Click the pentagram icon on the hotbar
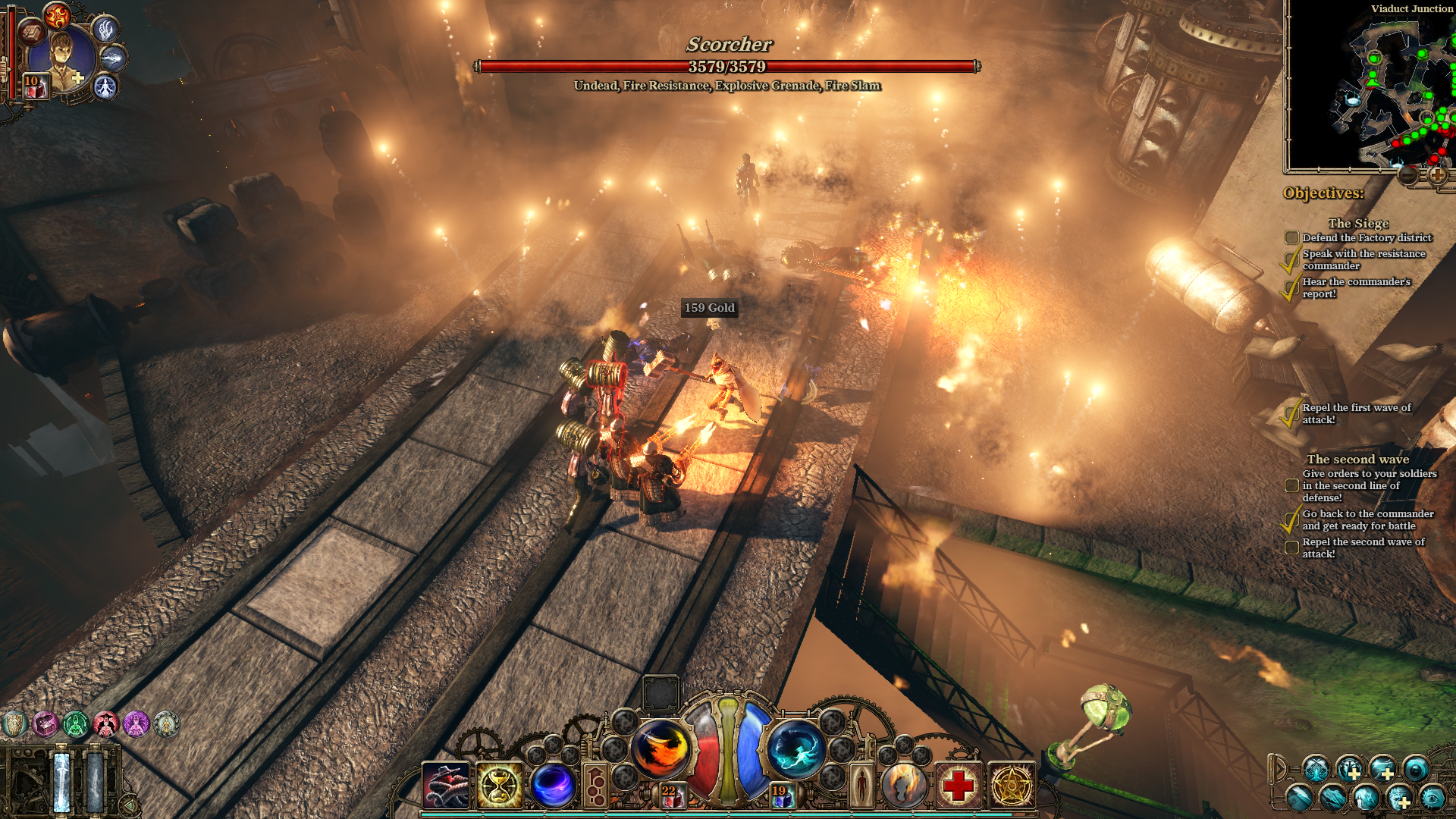 1011,783
